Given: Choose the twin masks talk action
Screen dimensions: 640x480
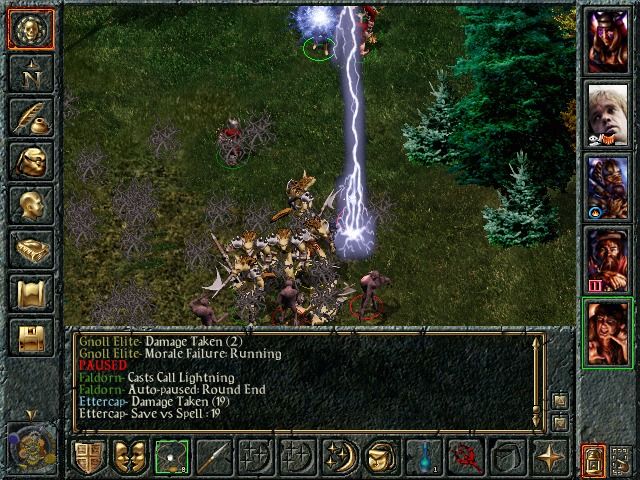Looking at the screenshot, I should [129, 456].
